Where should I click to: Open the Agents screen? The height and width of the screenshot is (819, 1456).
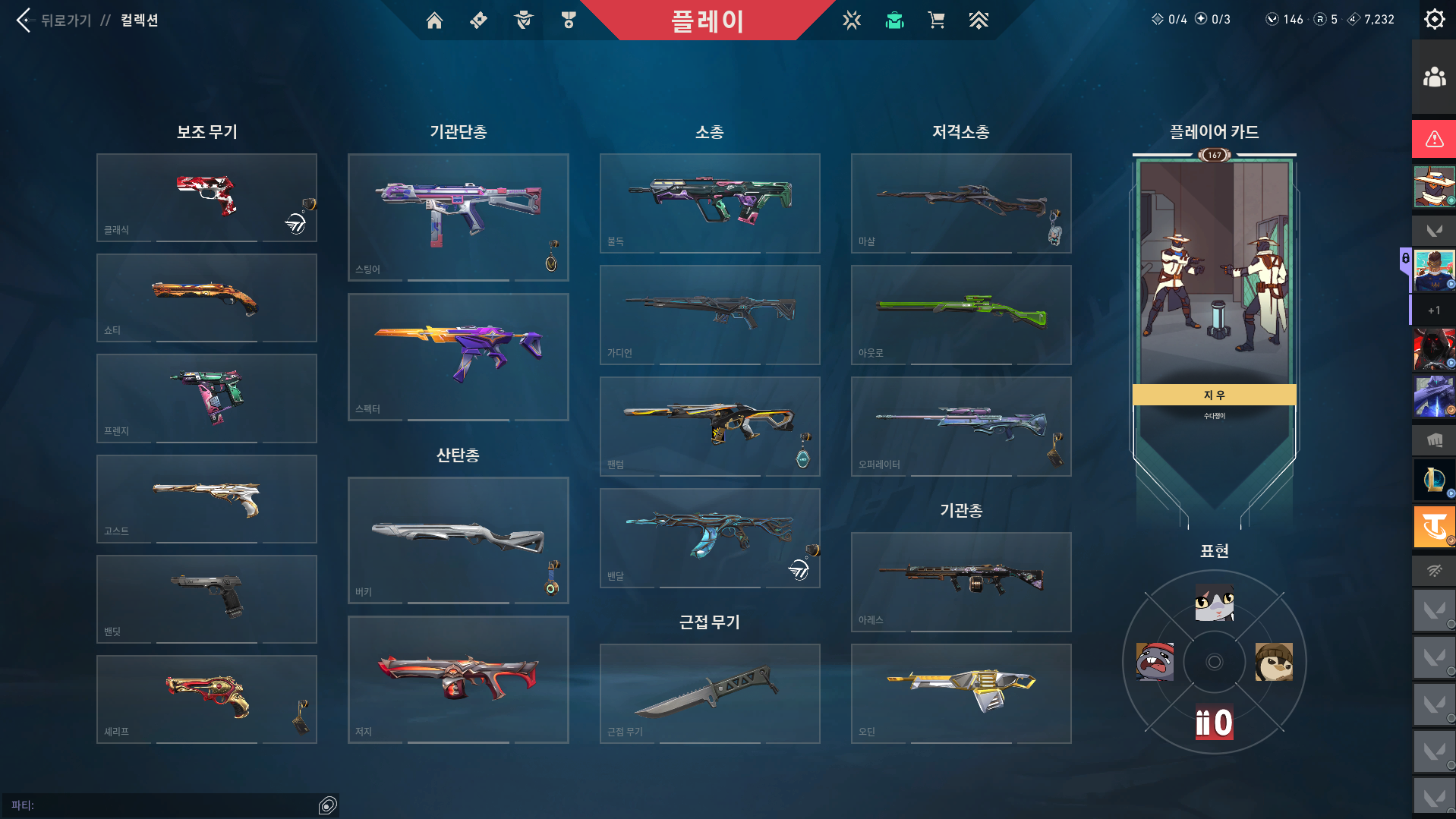point(522,20)
